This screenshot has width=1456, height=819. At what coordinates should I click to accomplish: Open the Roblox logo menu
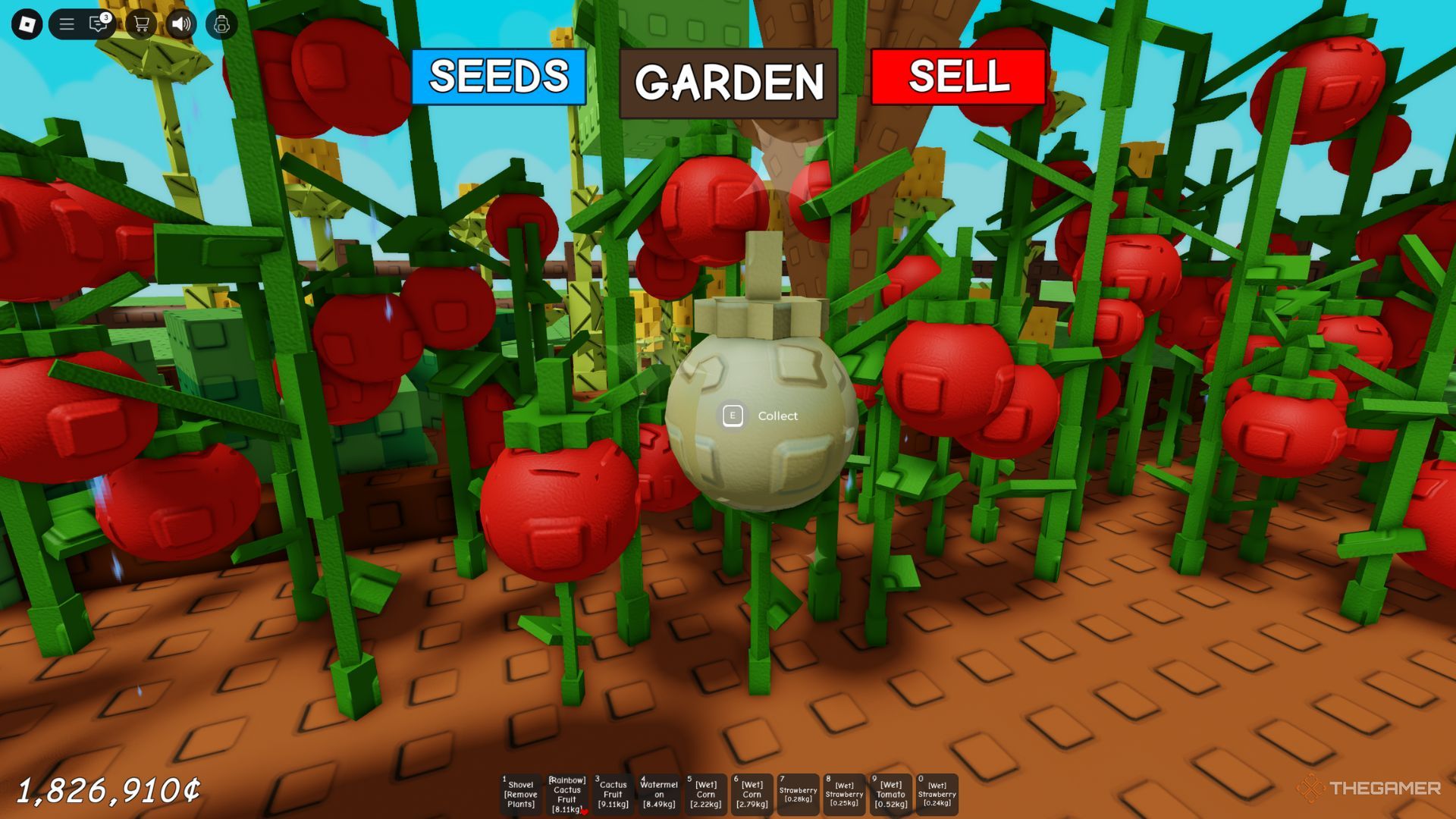click(x=27, y=24)
